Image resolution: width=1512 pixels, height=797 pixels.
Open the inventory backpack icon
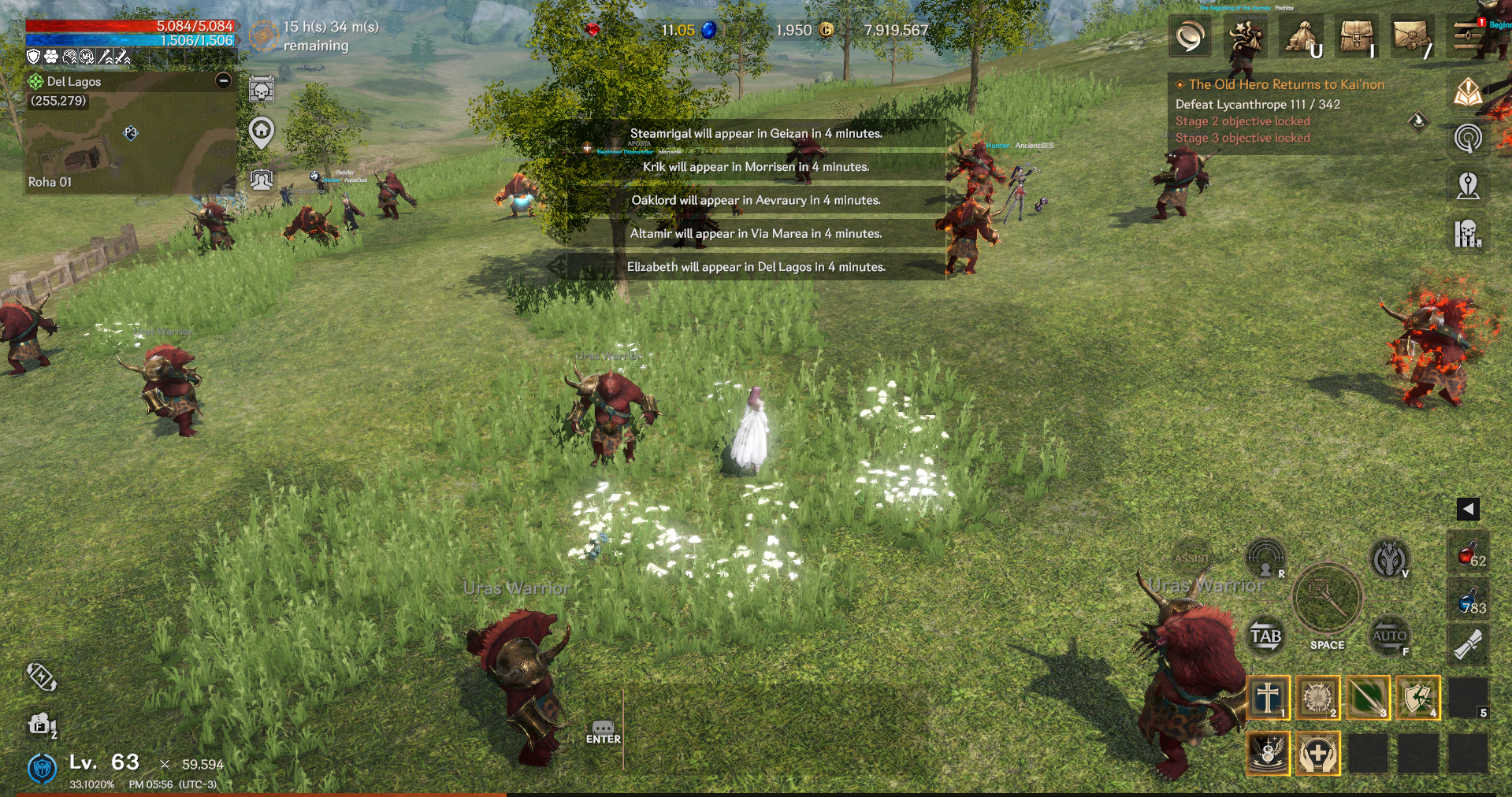1357,36
